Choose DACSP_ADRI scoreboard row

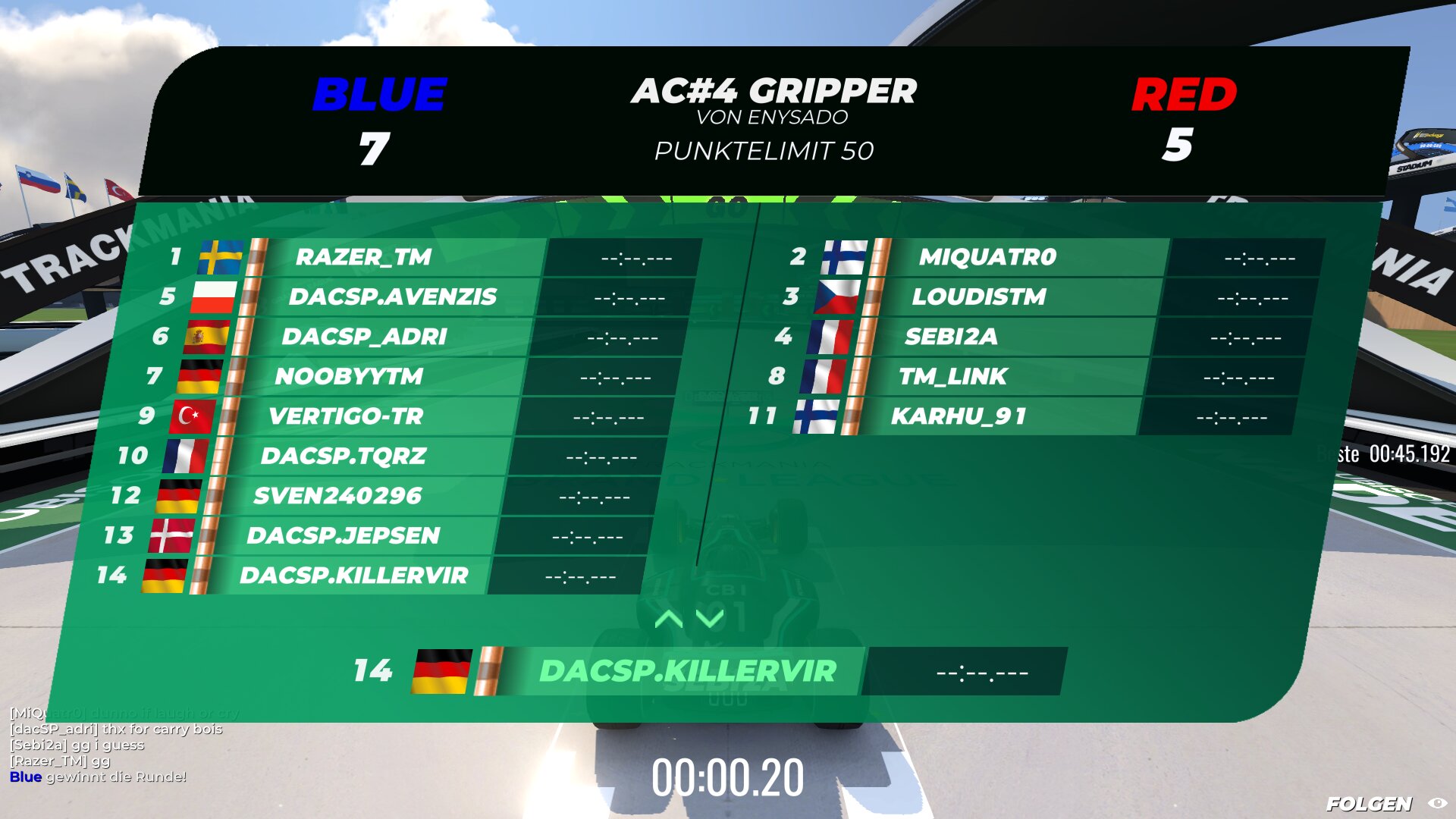point(364,337)
